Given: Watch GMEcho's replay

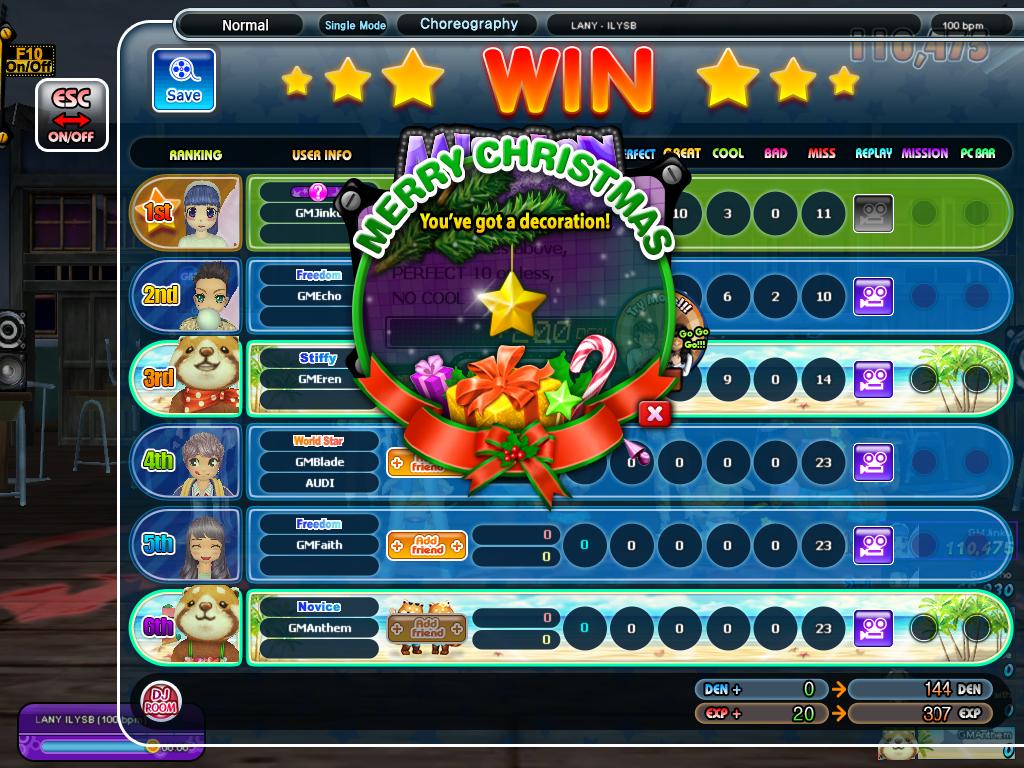Looking at the screenshot, I should 872,297.
